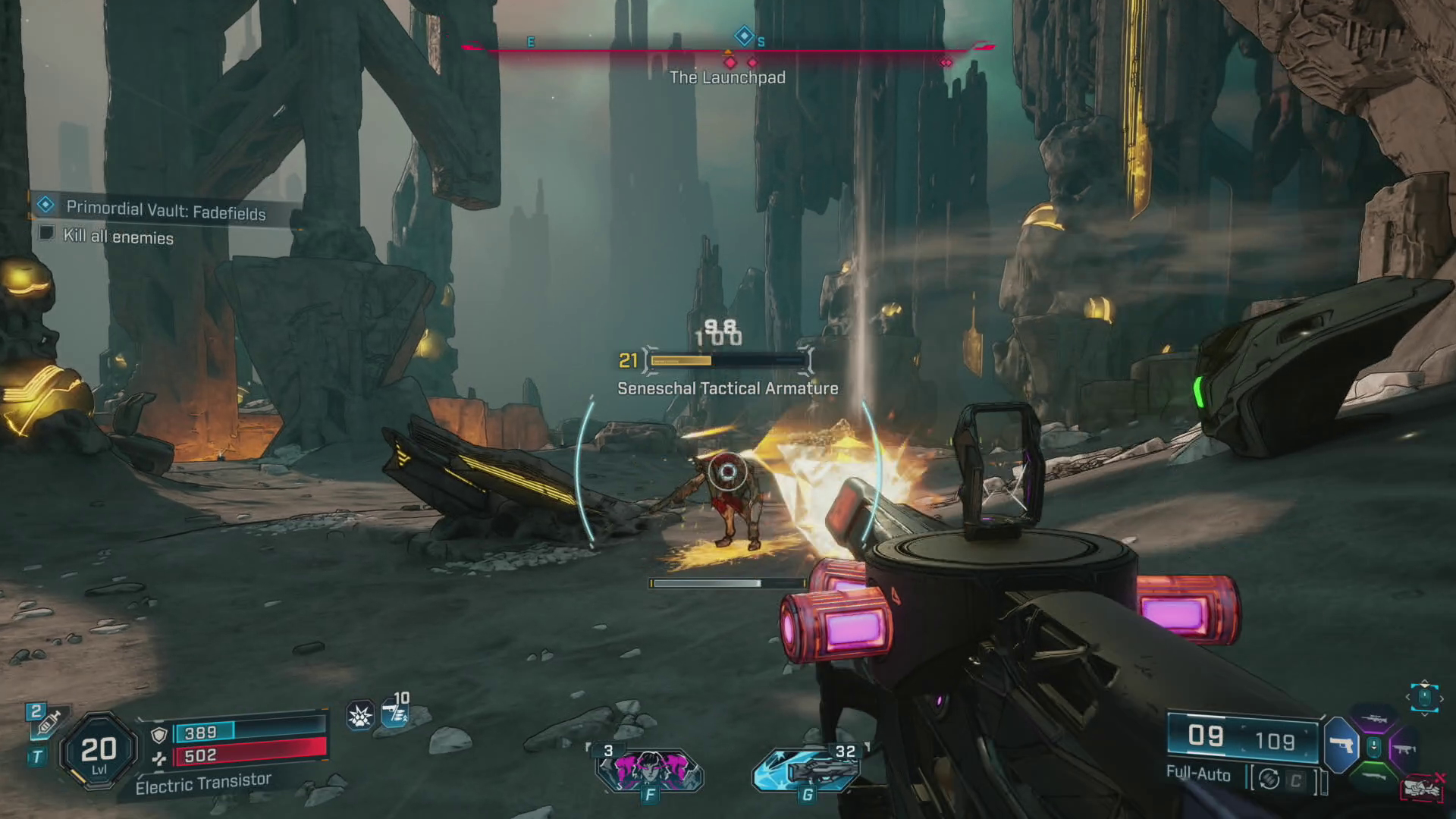
Task: Switch to the sniper rifle weapon slot
Action: [x=1374, y=720]
